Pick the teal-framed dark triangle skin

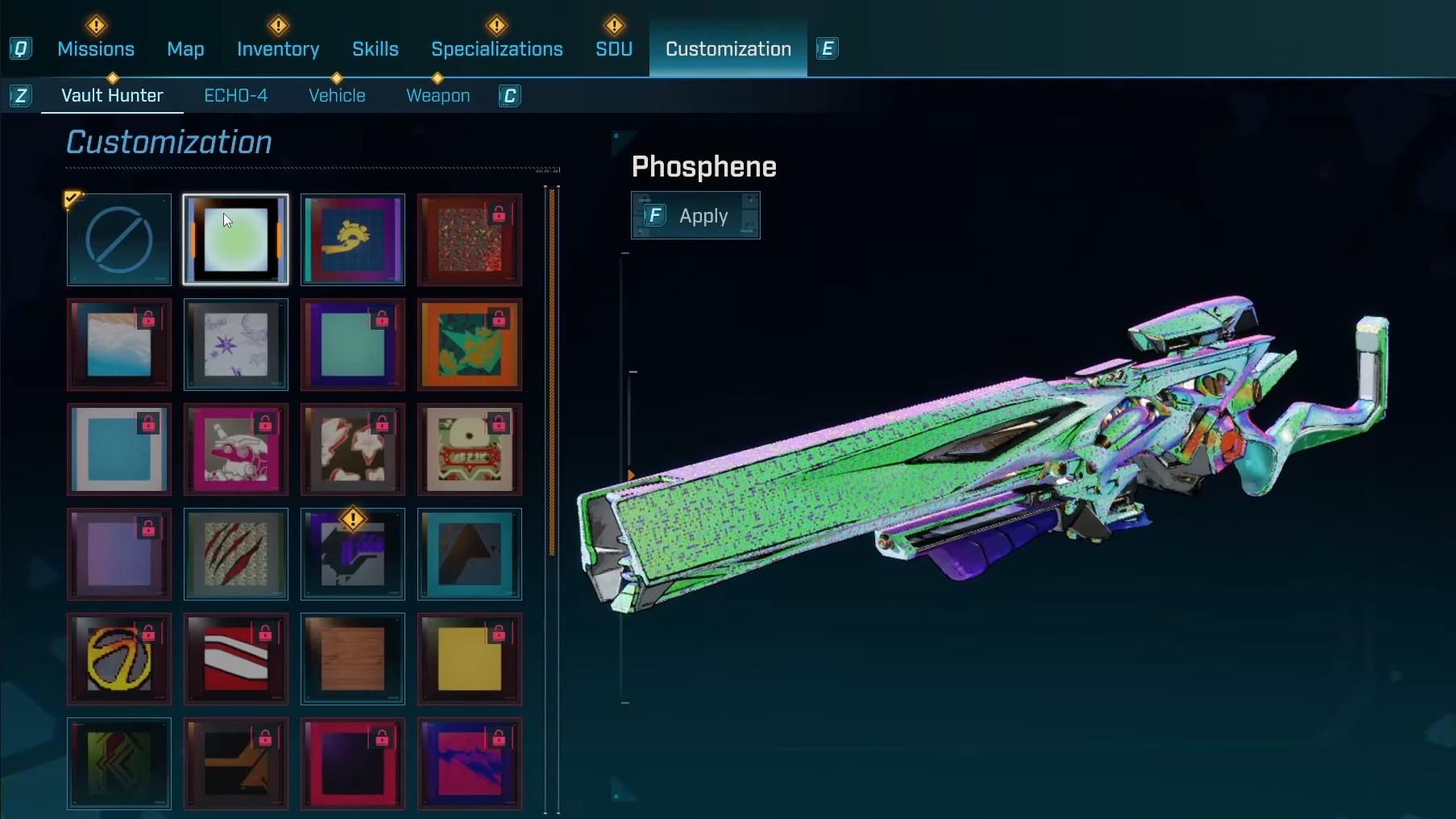470,555
